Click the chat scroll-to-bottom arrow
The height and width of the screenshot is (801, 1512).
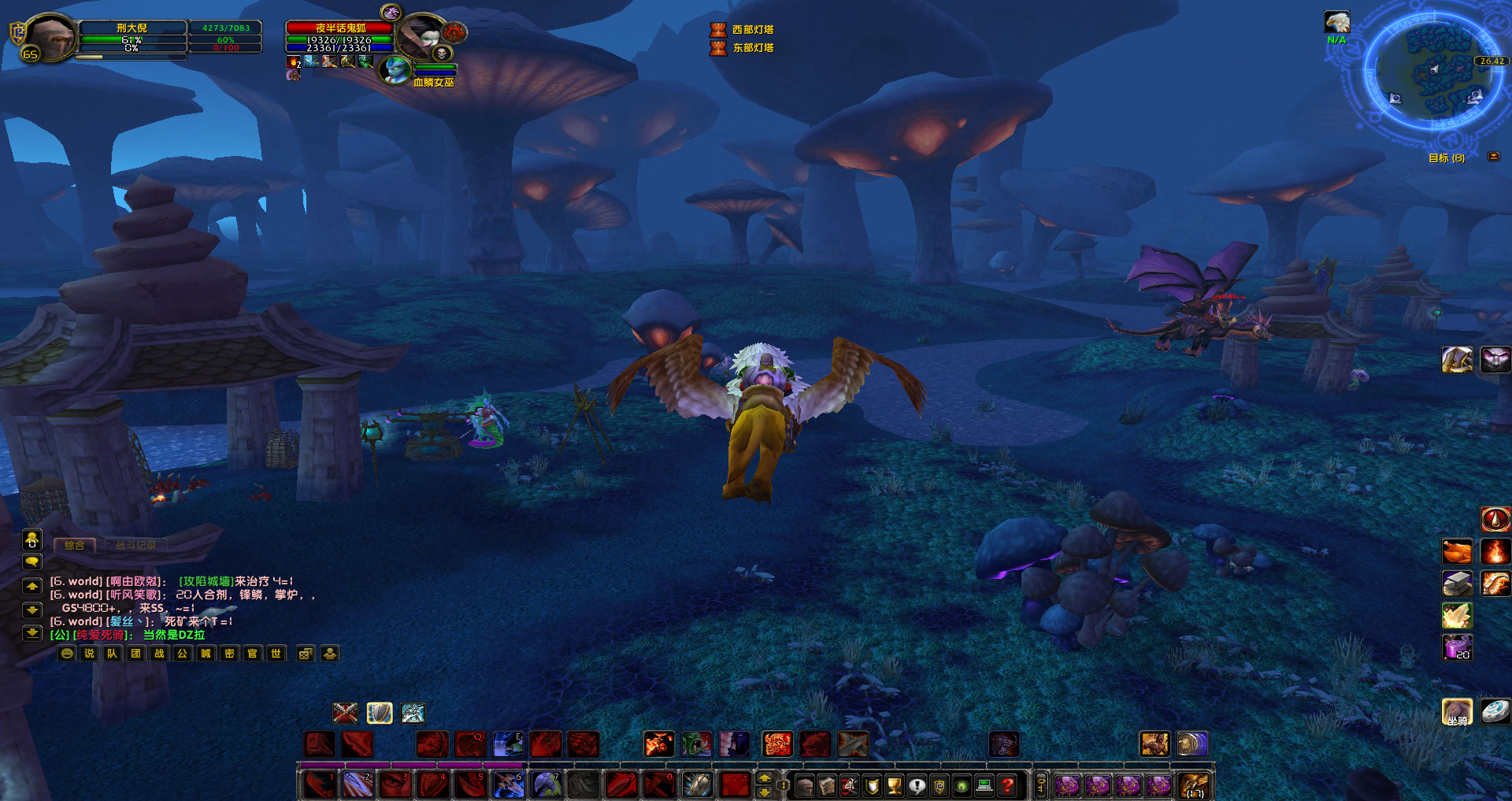pos(31,632)
